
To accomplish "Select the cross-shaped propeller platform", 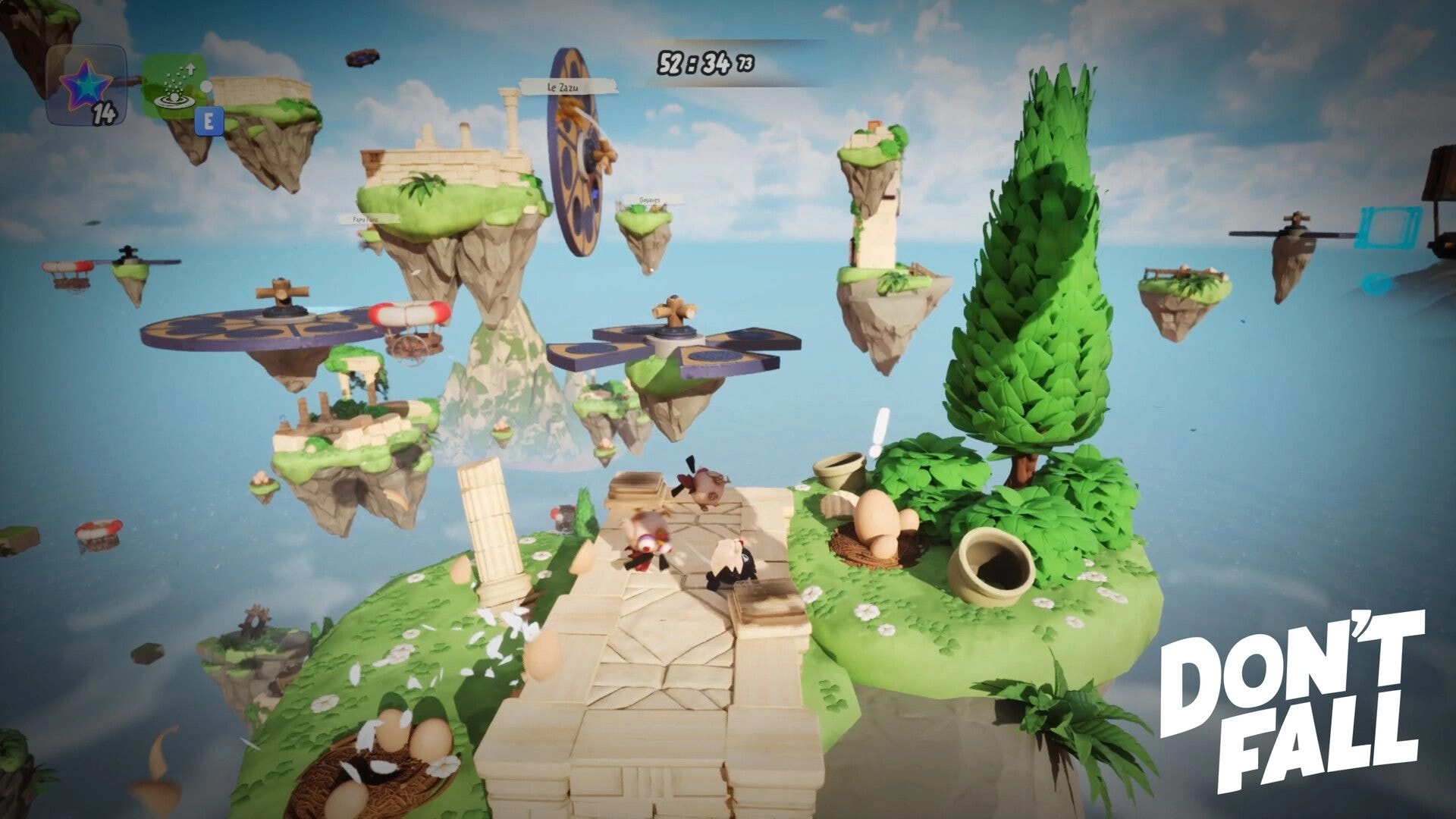I will 673,326.
